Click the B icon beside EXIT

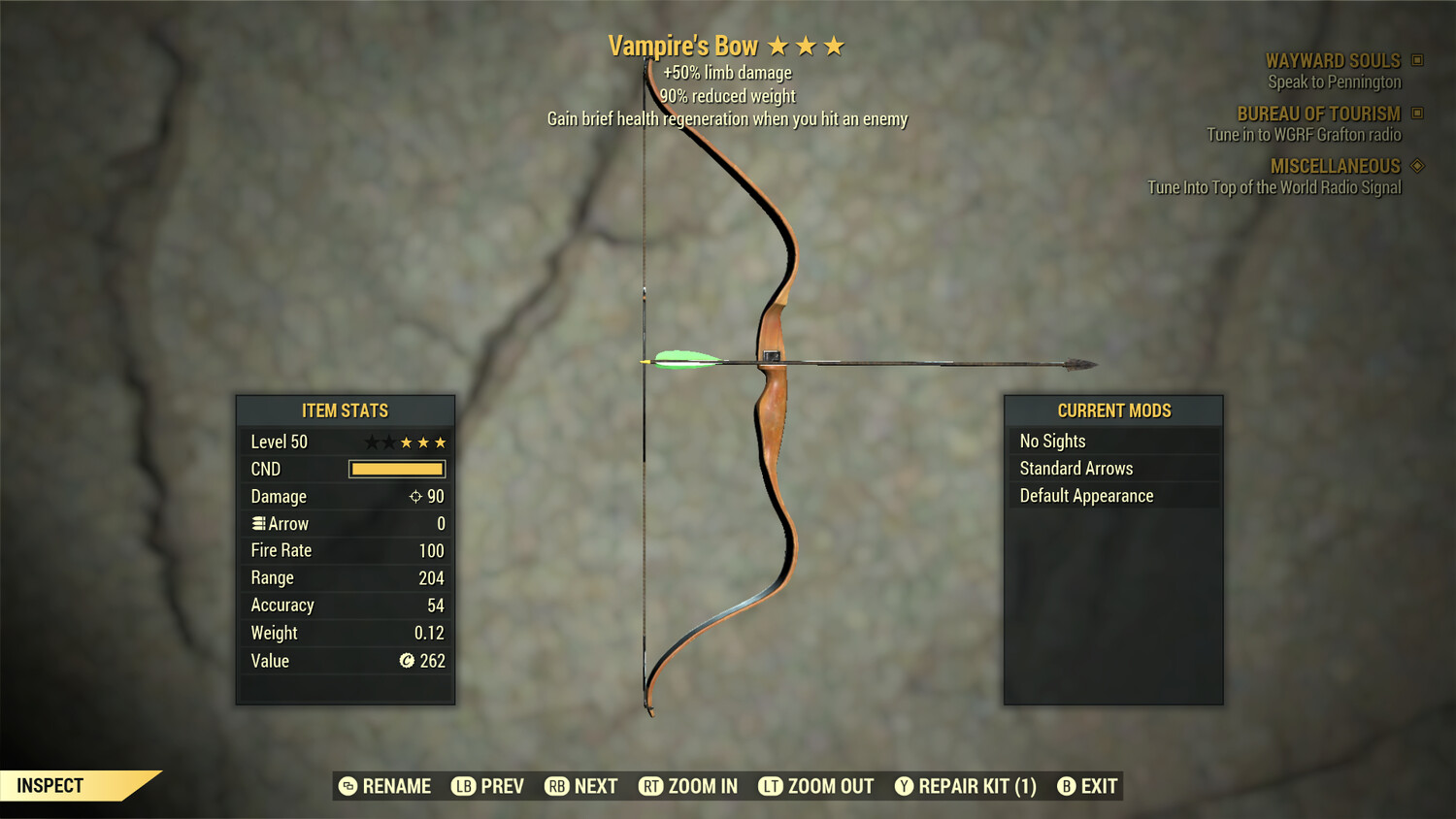pyautogui.click(x=1068, y=786)
